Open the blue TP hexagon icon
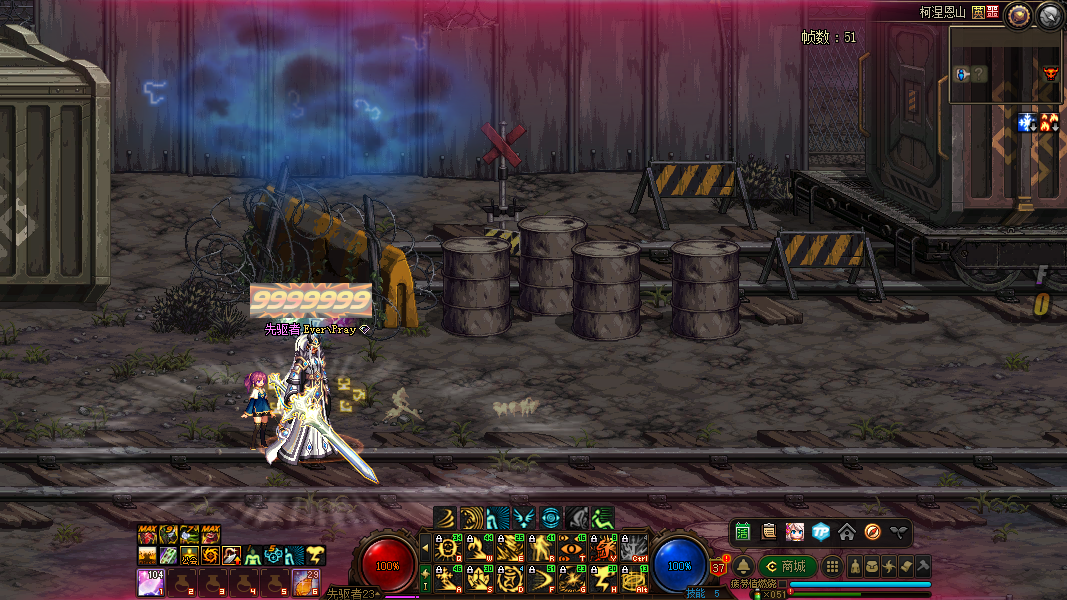This screenshot has height=600, width=1067. pyautogui.click(x=821, y=531)
